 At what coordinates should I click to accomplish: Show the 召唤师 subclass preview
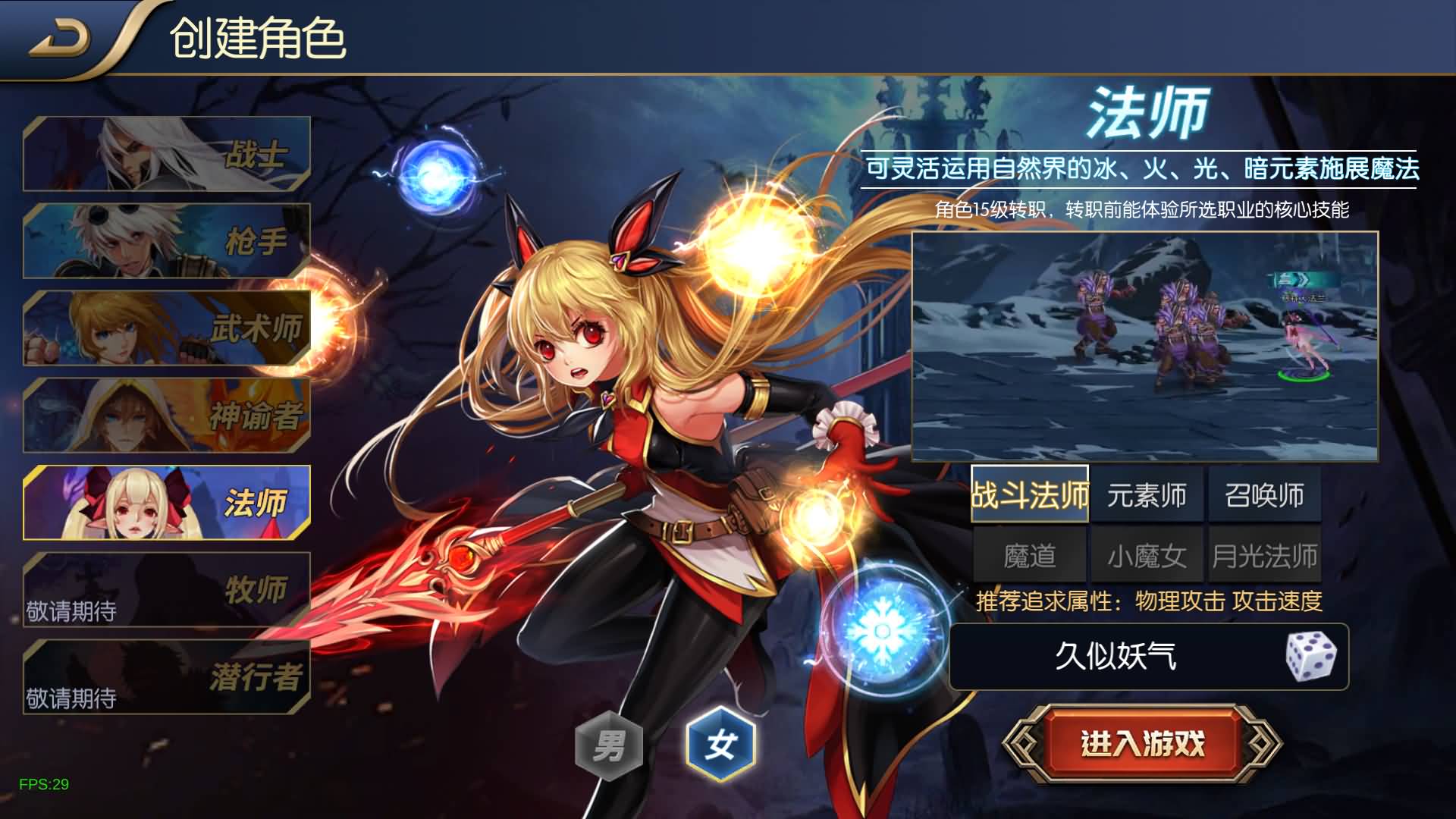[1264, 495]
